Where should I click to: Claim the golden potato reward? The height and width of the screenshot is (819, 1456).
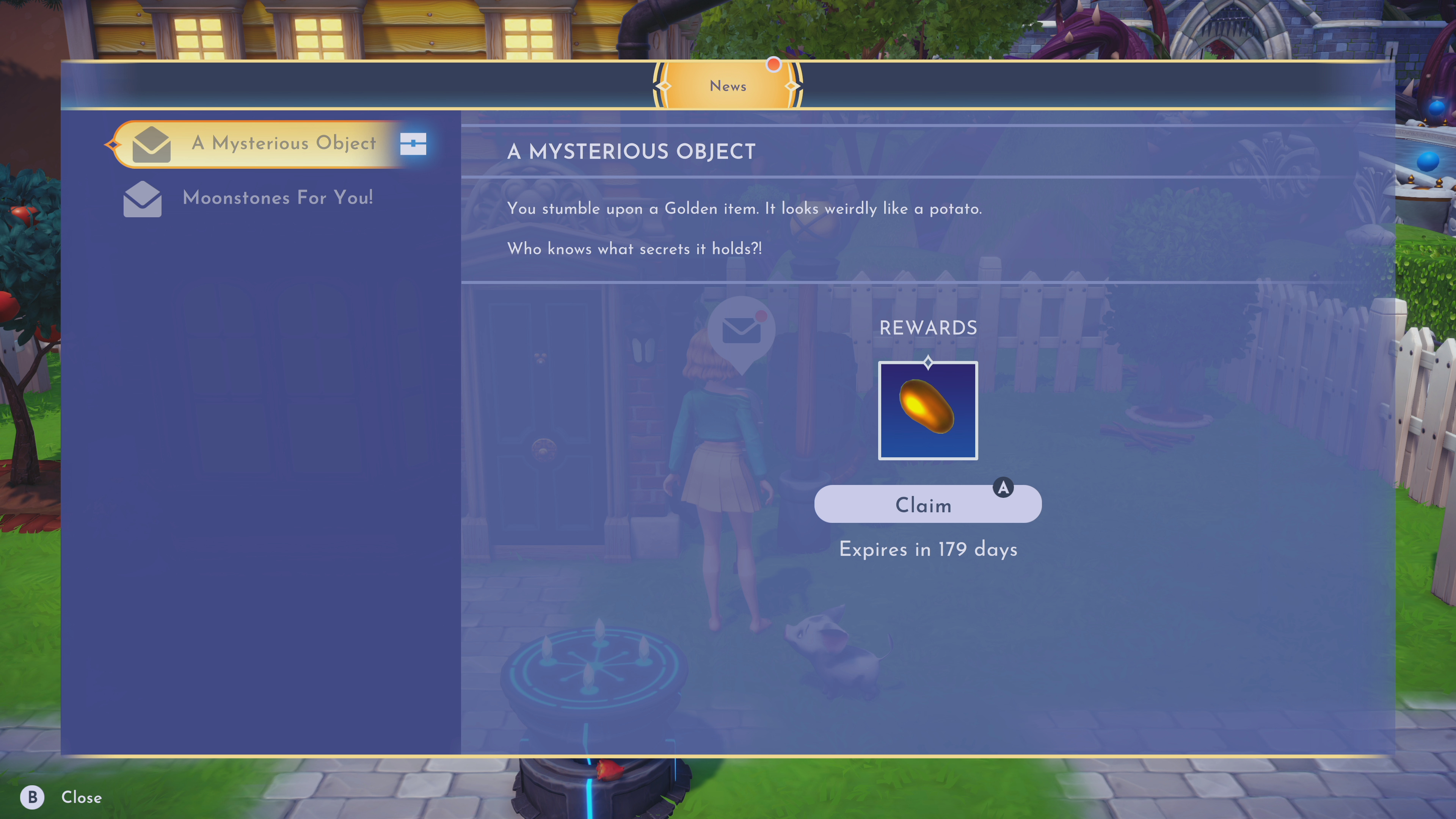coord(927,504)
